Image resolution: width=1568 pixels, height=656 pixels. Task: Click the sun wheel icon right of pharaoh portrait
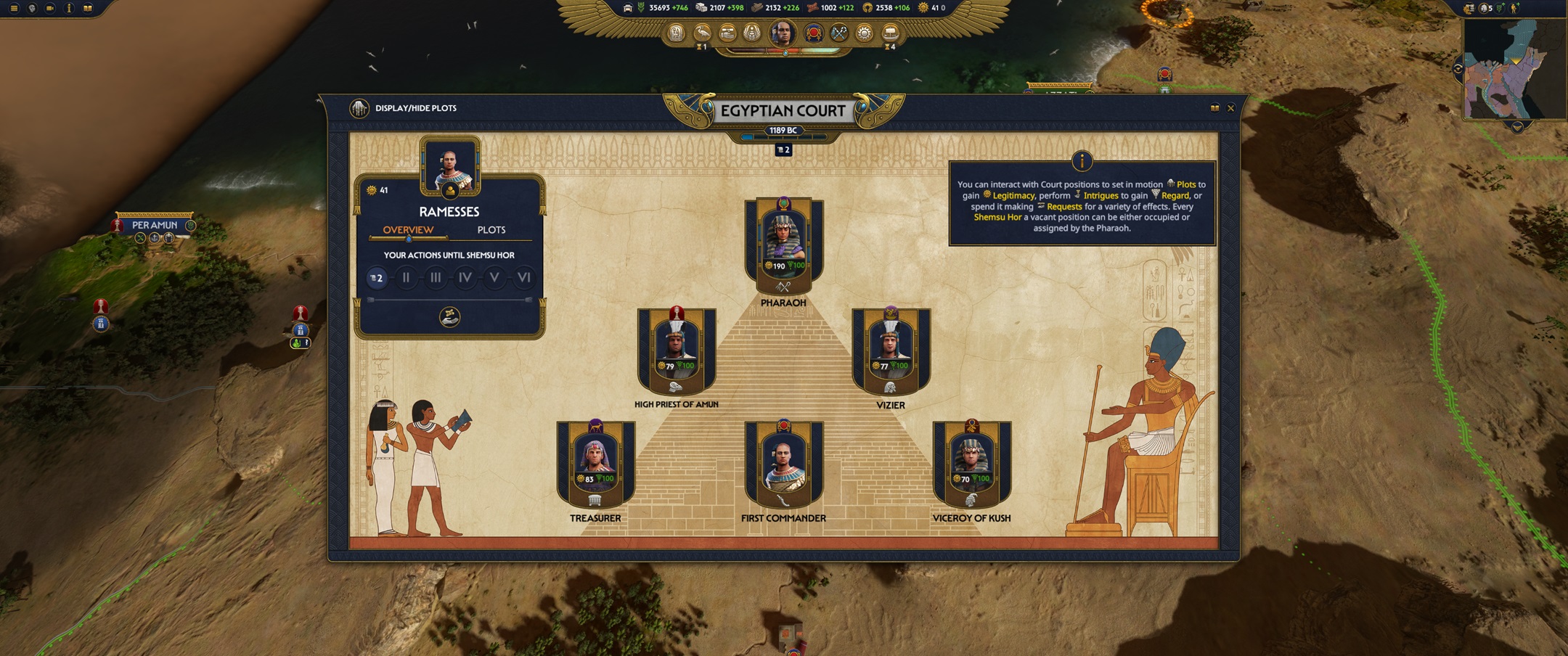[864, 33]
